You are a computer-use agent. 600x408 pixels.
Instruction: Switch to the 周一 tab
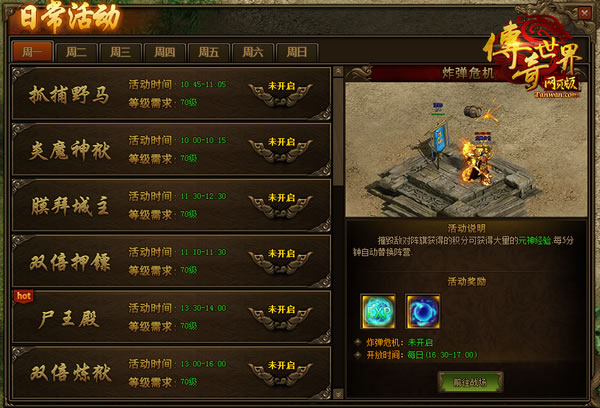(x=31, y=52)
